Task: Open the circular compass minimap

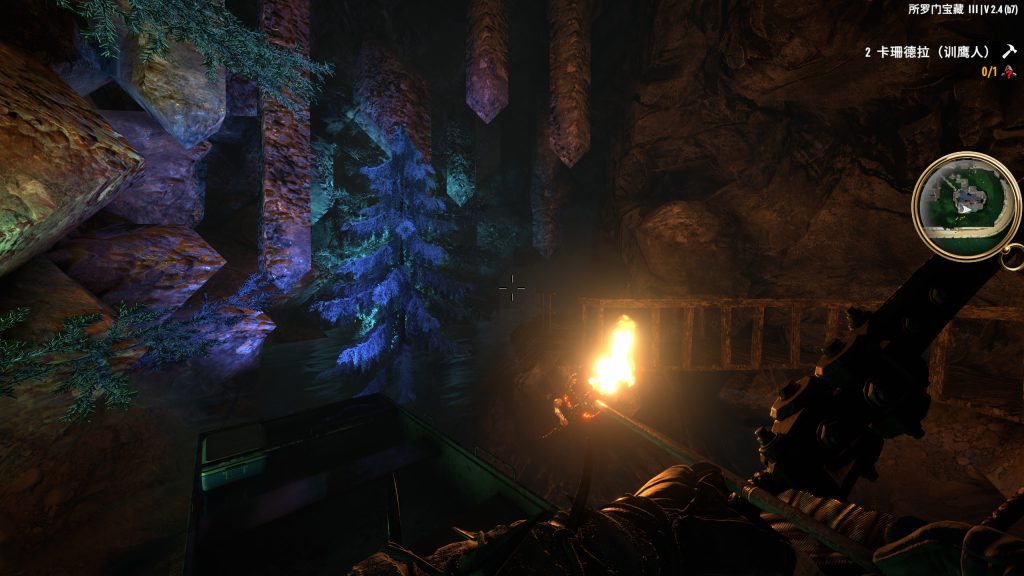Action: 966,206
